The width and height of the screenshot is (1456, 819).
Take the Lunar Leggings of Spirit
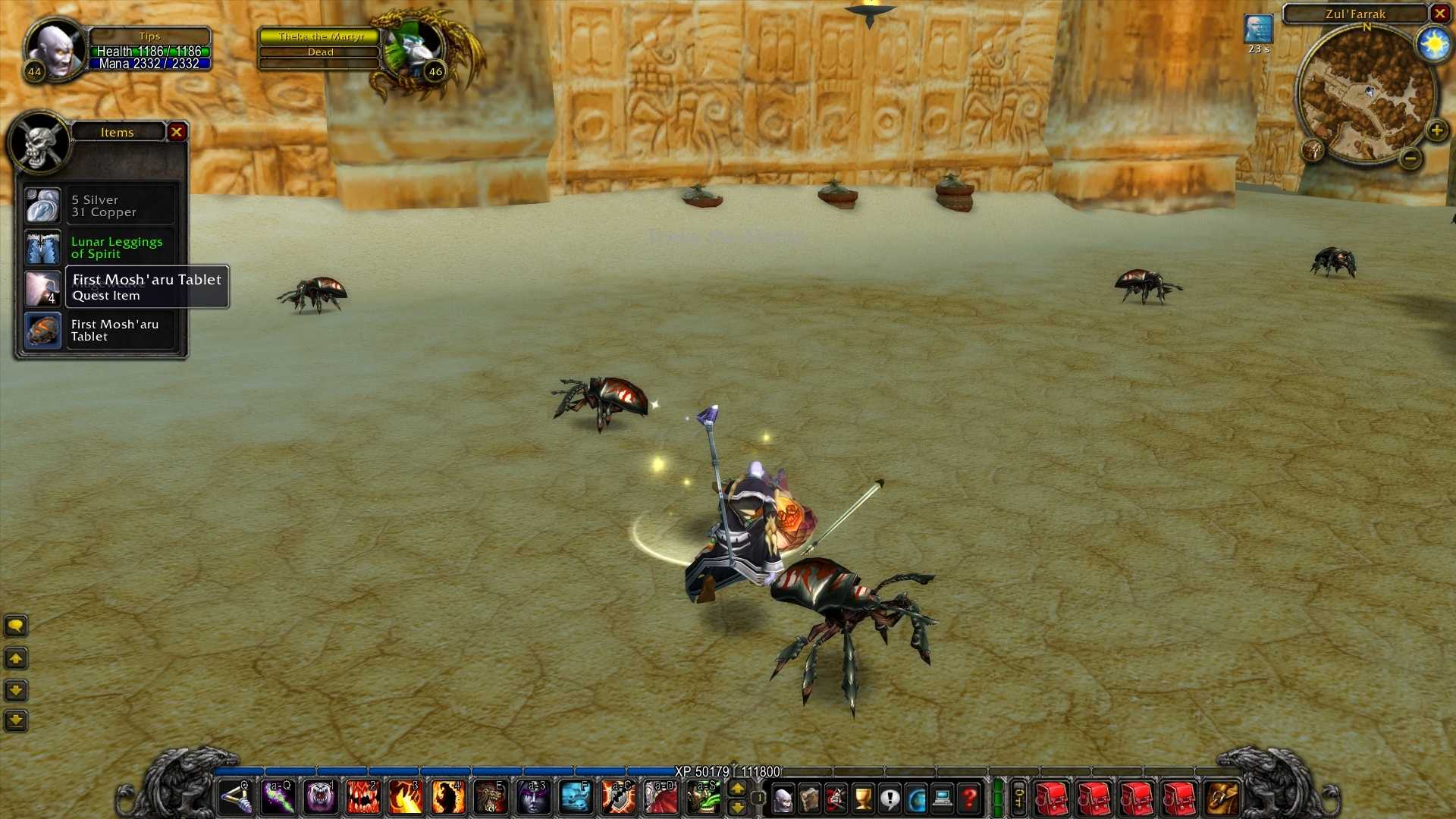coord(42,248)
